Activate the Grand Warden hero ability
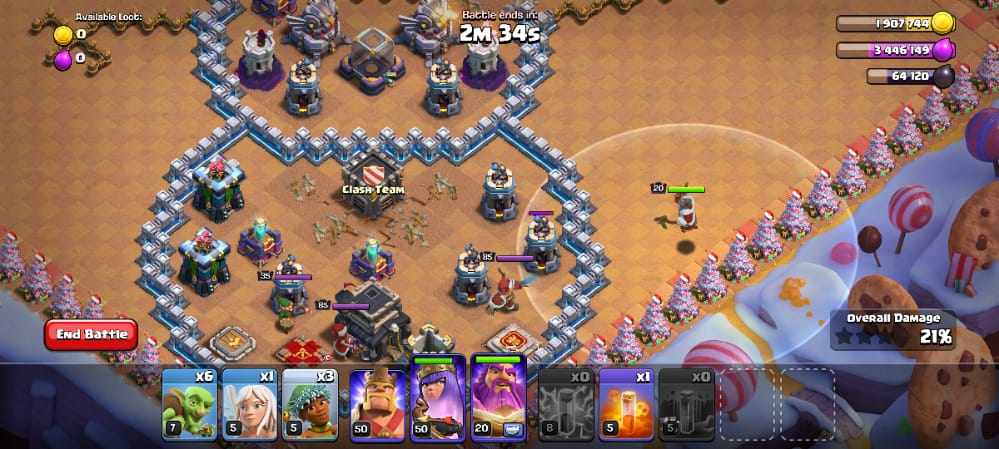The height and width of the screenshot is (449, 999). (499, 399)
